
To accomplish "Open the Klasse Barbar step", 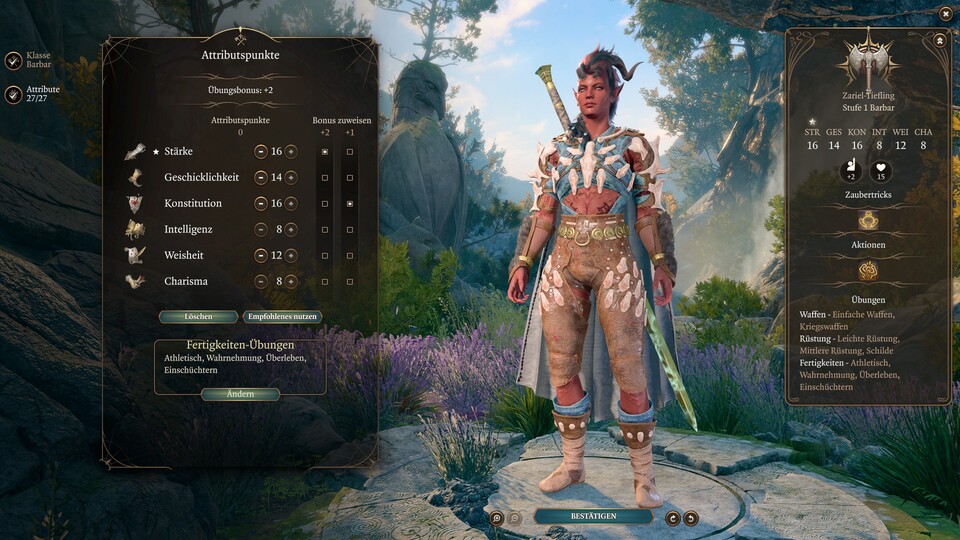I will tap(14, 61).
